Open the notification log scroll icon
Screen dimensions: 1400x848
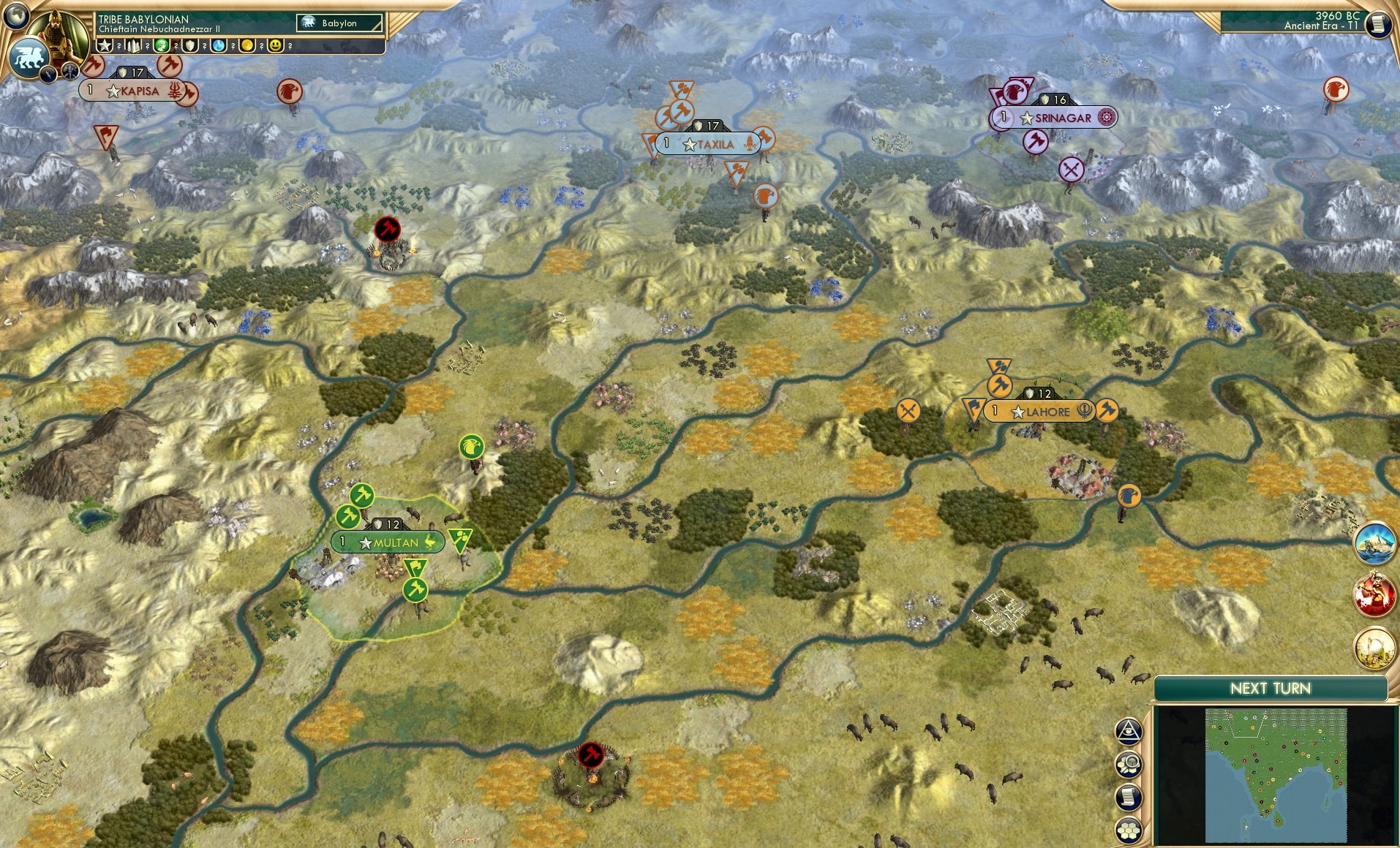(1128, 797)
